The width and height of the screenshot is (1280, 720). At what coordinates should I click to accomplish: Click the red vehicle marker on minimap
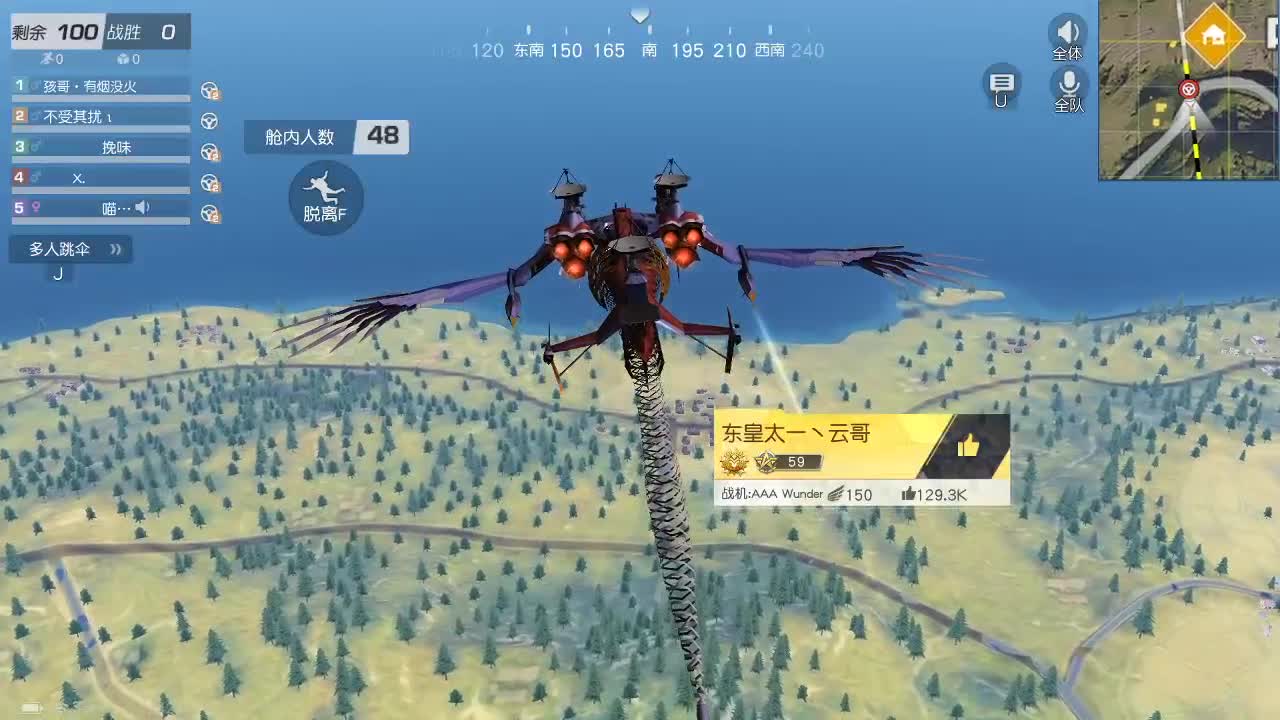point(1189,89)
